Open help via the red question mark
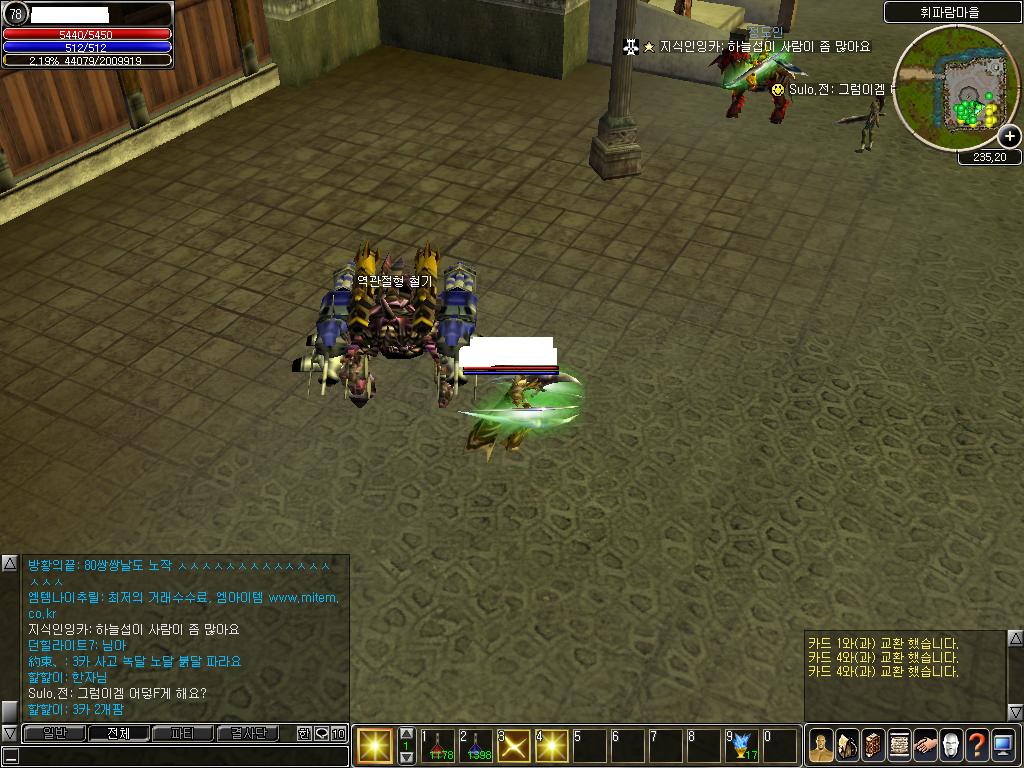The width and height of the screenshot is (1024, 768). click(977, 745)
